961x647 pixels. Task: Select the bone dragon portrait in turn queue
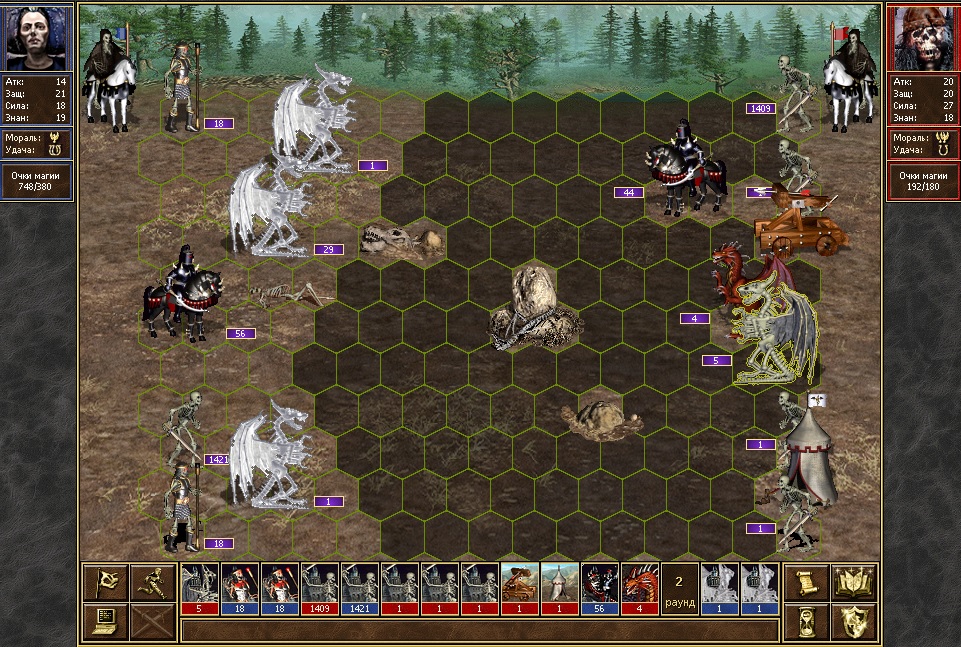coord(199,587)
